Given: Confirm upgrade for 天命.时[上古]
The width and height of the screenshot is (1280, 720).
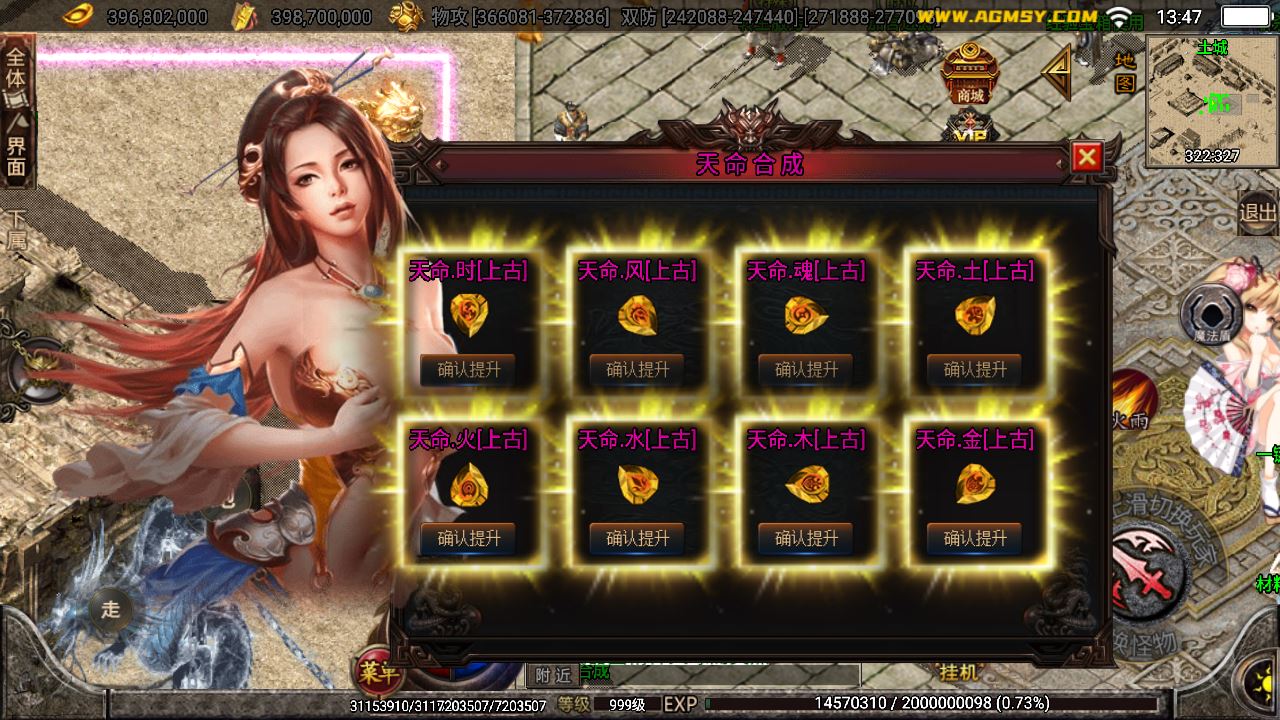Looking at the screenshot, I should coord(468,369).
